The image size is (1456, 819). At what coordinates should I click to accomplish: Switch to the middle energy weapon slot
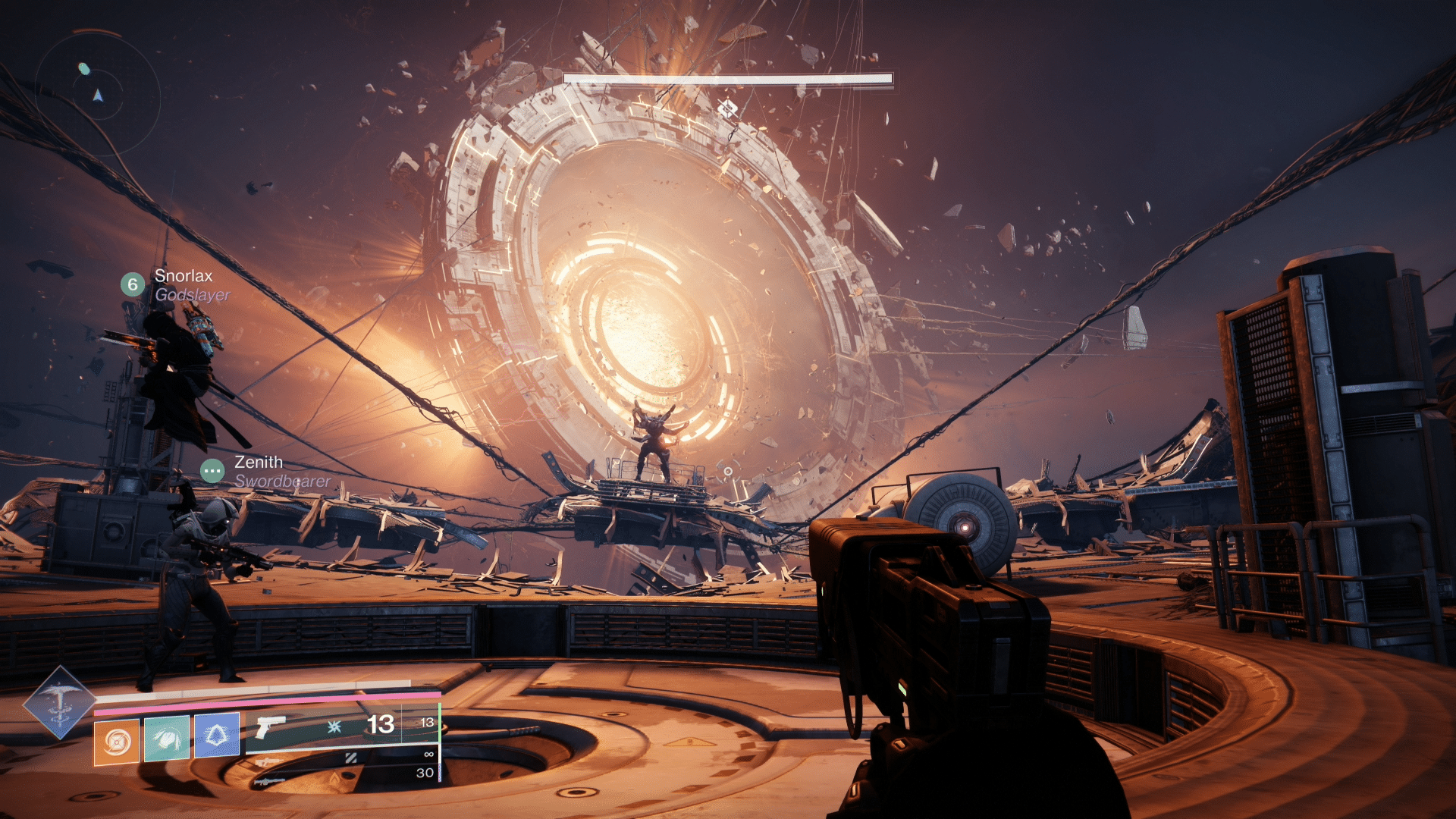[x=341, y=758]
